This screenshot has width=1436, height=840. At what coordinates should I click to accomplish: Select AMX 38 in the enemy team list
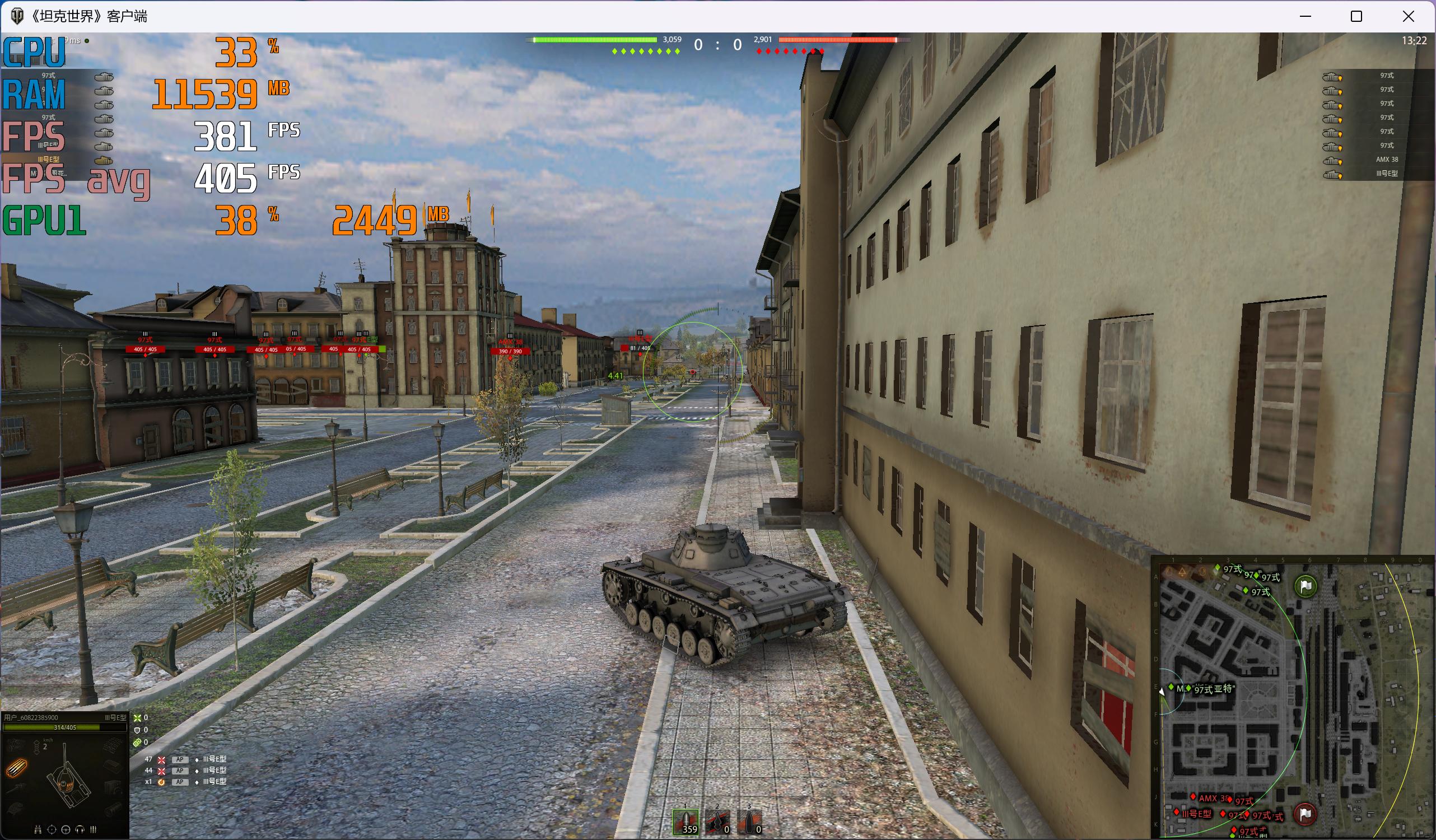[1386, 160]
